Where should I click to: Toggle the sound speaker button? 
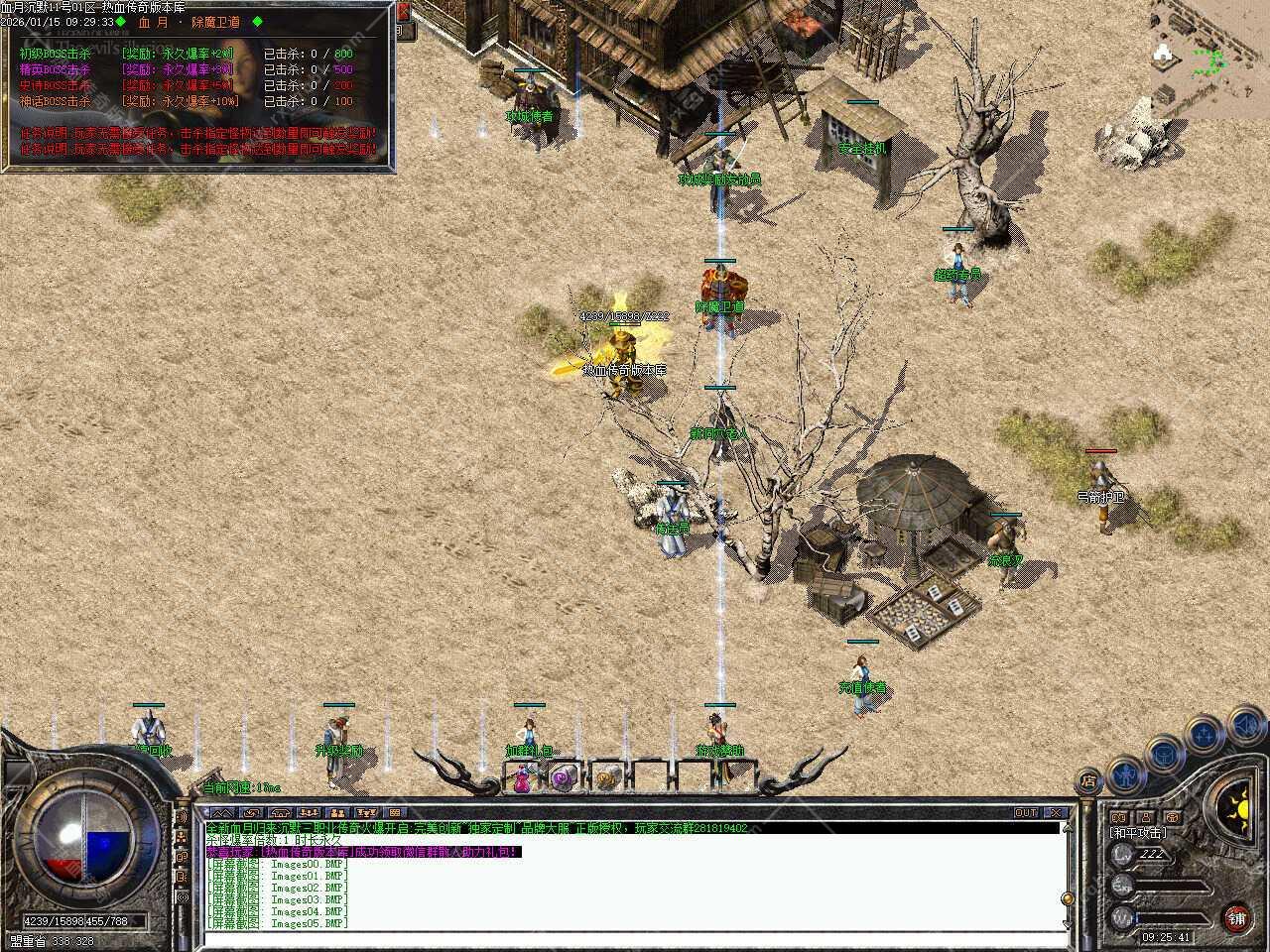[1246, 727]
